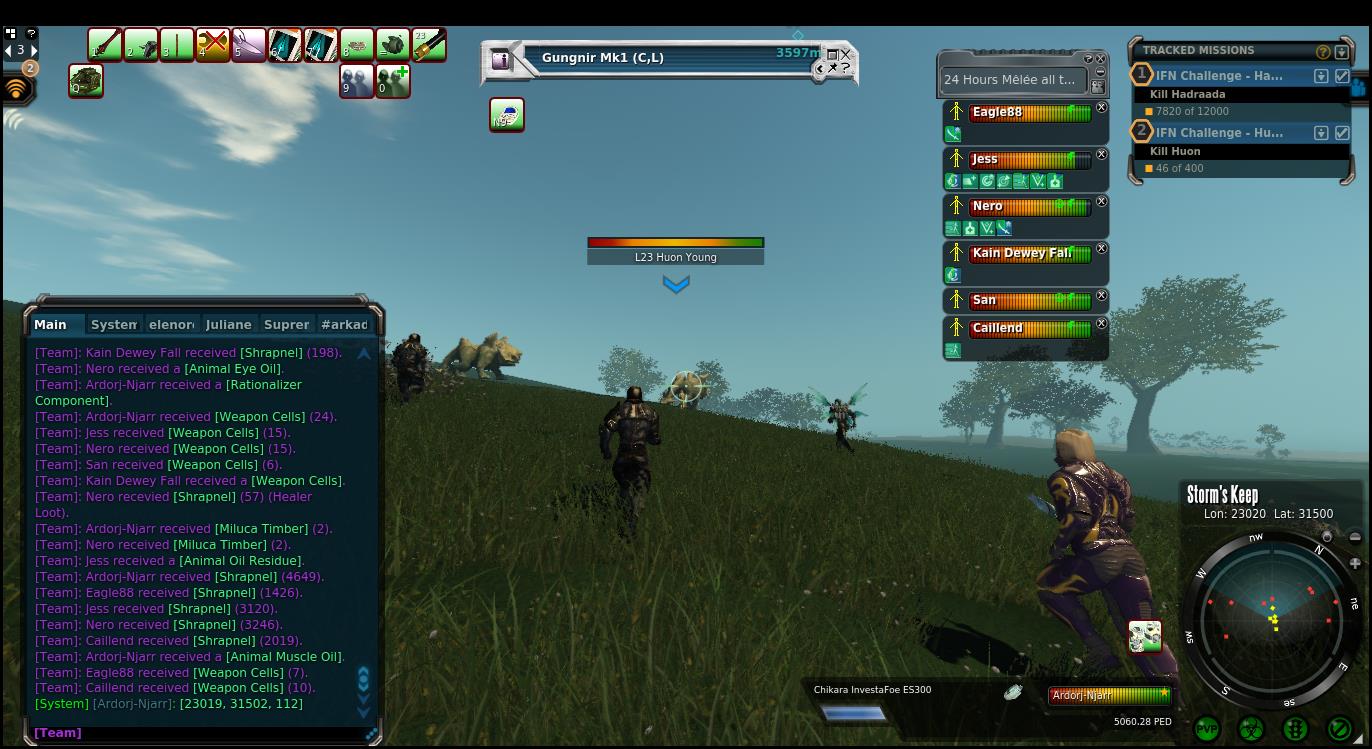Open the #arkad chat channel tab
Screen dimensions: 1372x749
(344, 324)
